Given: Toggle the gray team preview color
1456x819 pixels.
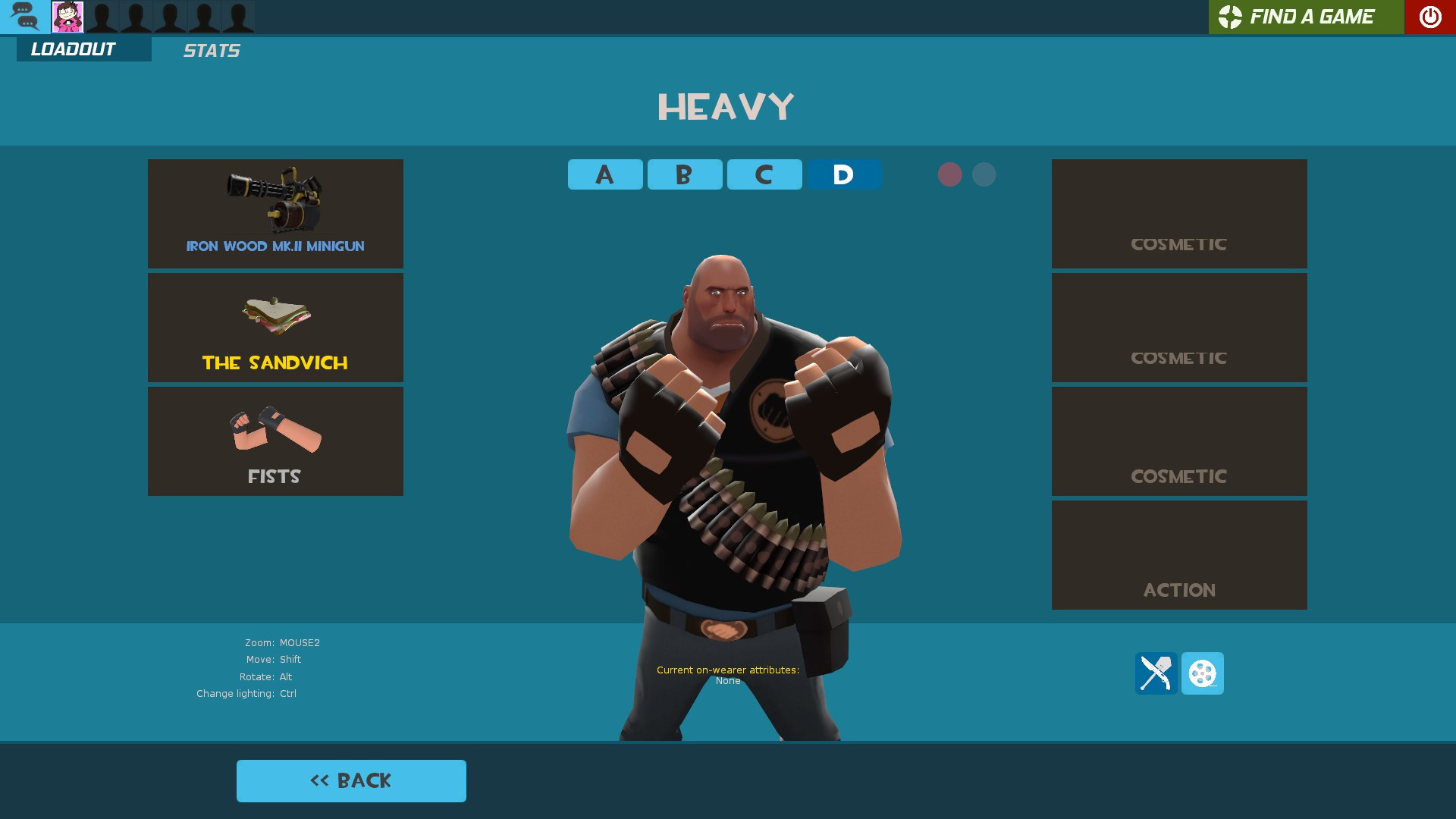Looking at the screenshot, I should pos(984,174).
